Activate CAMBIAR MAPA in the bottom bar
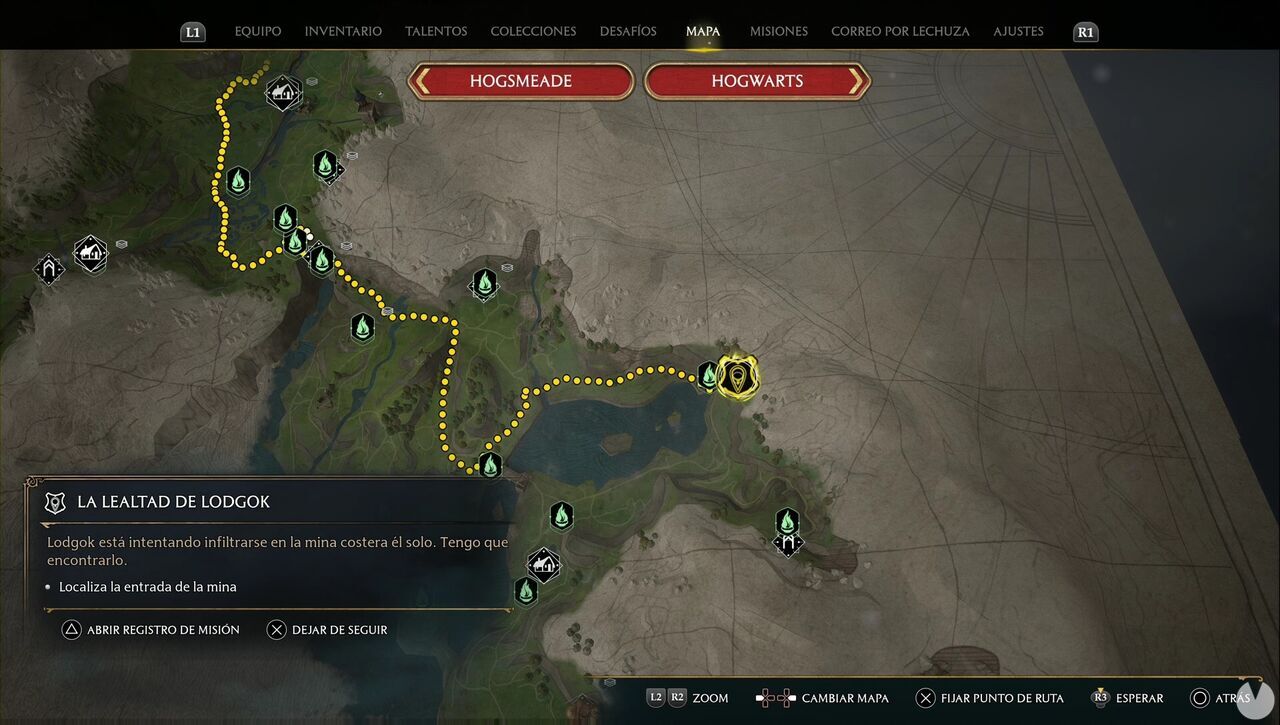Image resolution: width=1280 pixels, height=725 pixels. pos(845,698)
